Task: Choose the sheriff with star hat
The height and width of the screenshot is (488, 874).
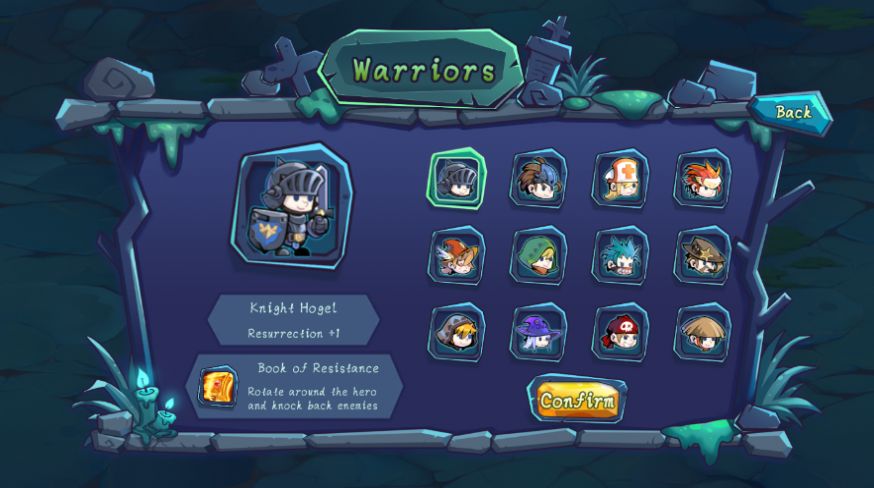Action: 702,256
